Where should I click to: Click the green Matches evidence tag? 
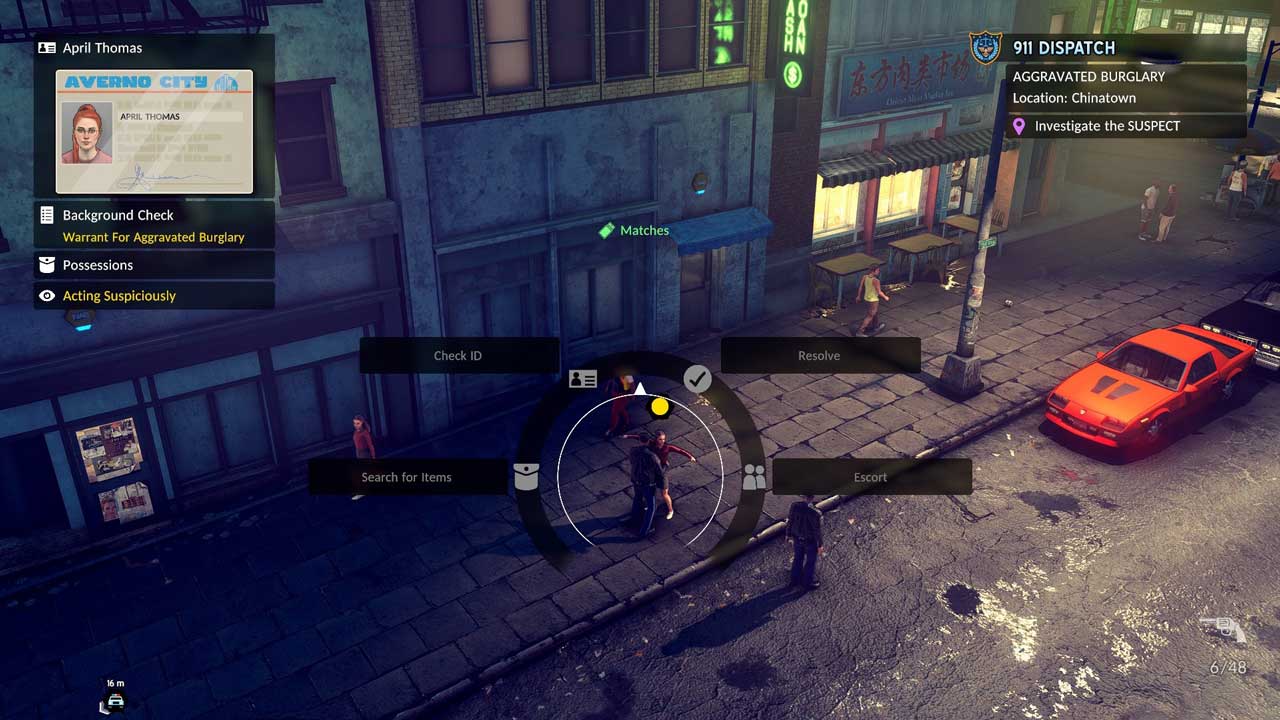point(634,230)
